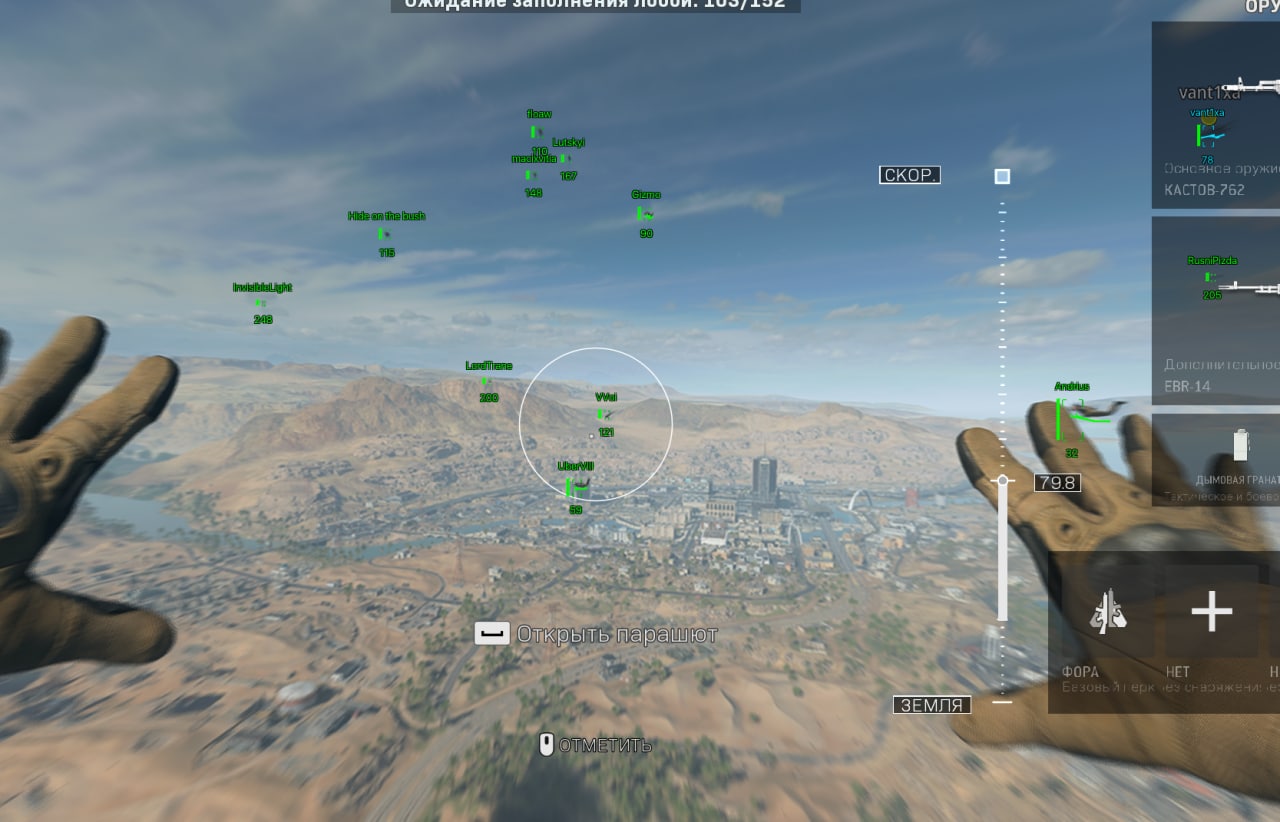
Task: Click the white square speed indicator marker
Action: tap(1000, 176)
